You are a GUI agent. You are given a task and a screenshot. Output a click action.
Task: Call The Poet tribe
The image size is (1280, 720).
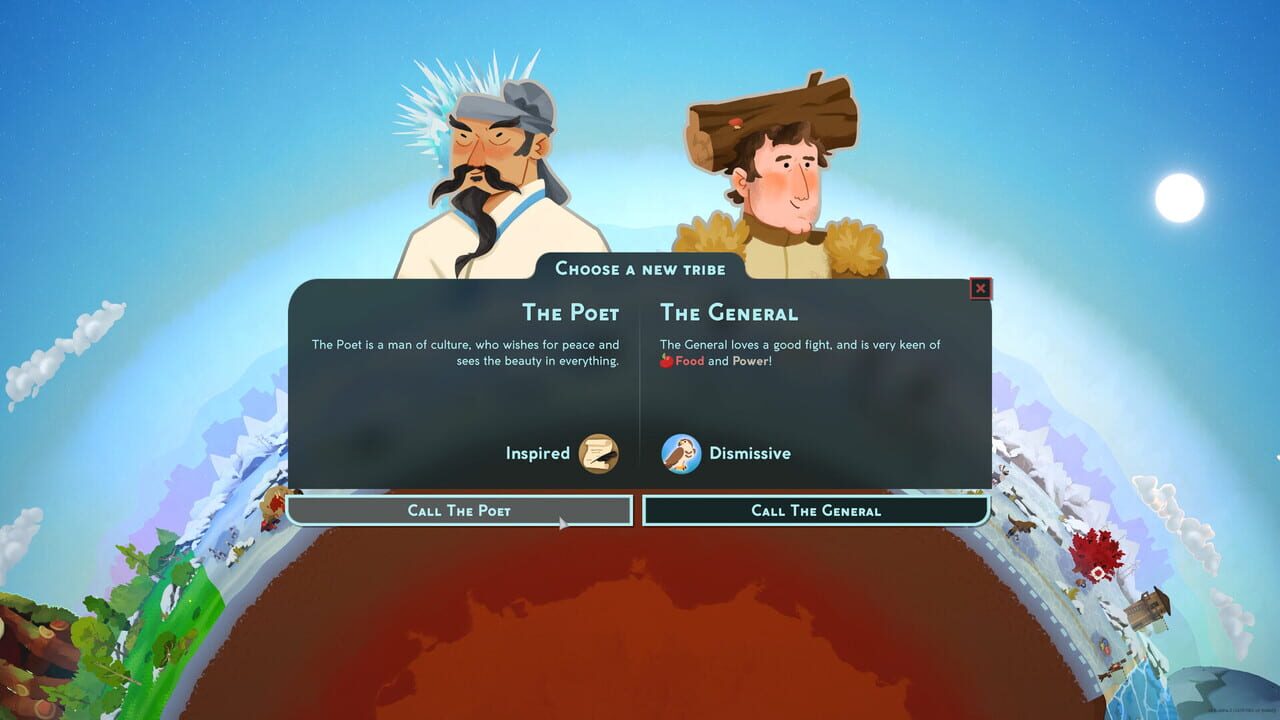(x=459, y=510)
